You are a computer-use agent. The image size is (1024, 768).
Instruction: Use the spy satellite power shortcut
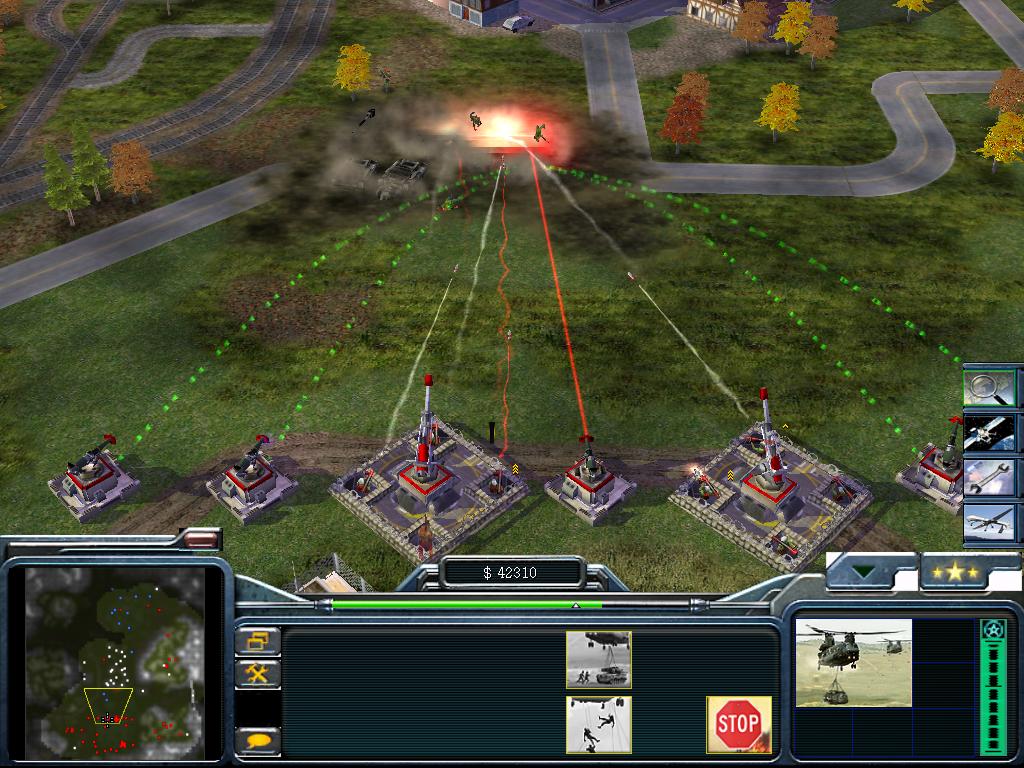pos(989,433)
